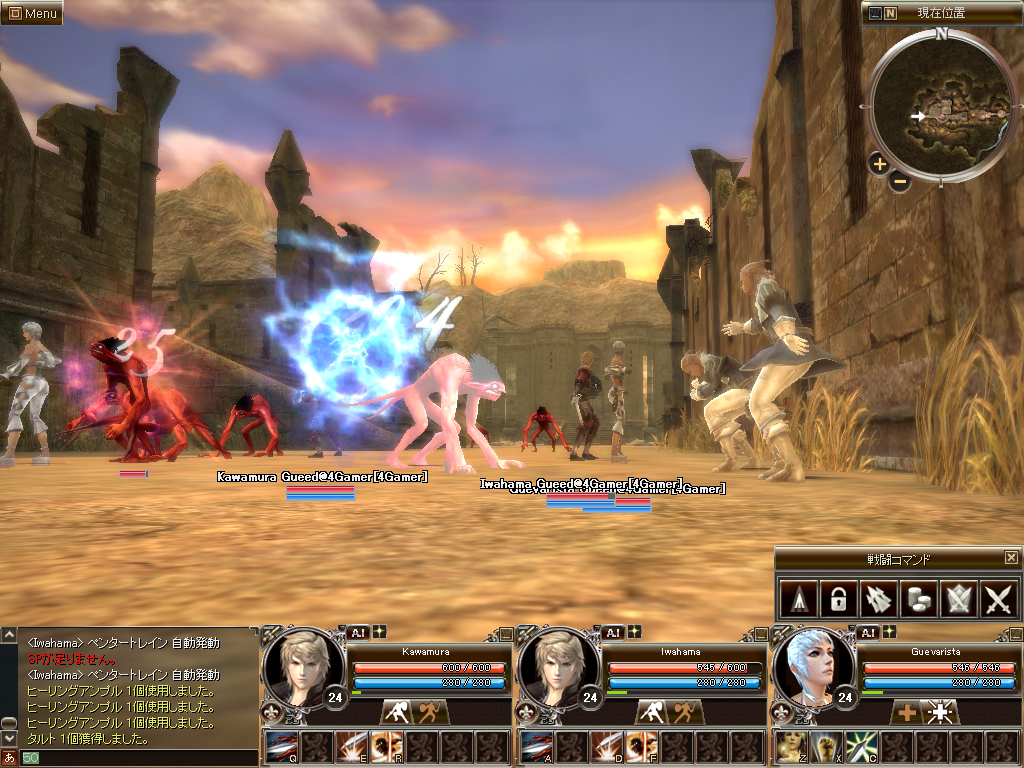Zoom in the minimap with plus button
Screen dimensions: 1024x768
point(879,164)
